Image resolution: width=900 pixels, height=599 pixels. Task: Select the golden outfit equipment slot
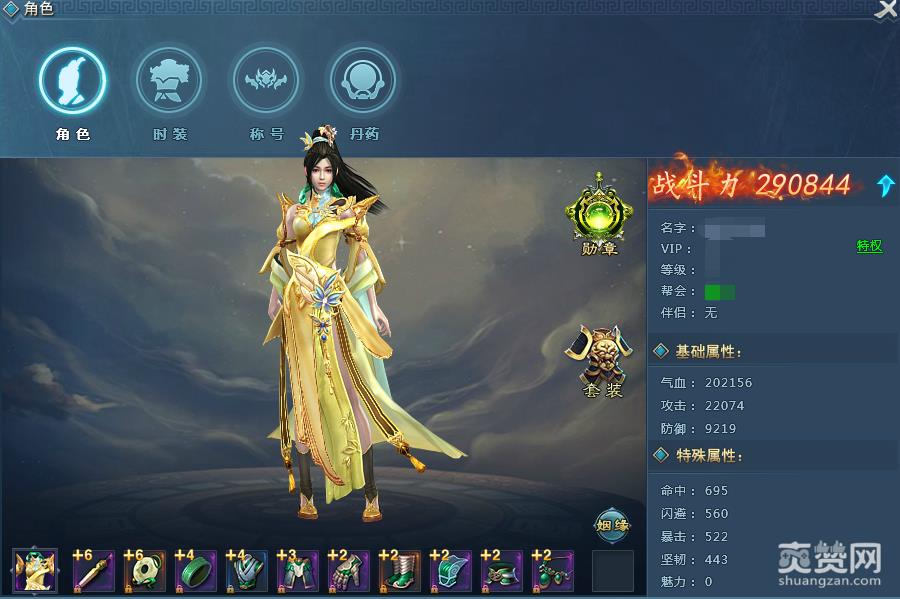35,571
